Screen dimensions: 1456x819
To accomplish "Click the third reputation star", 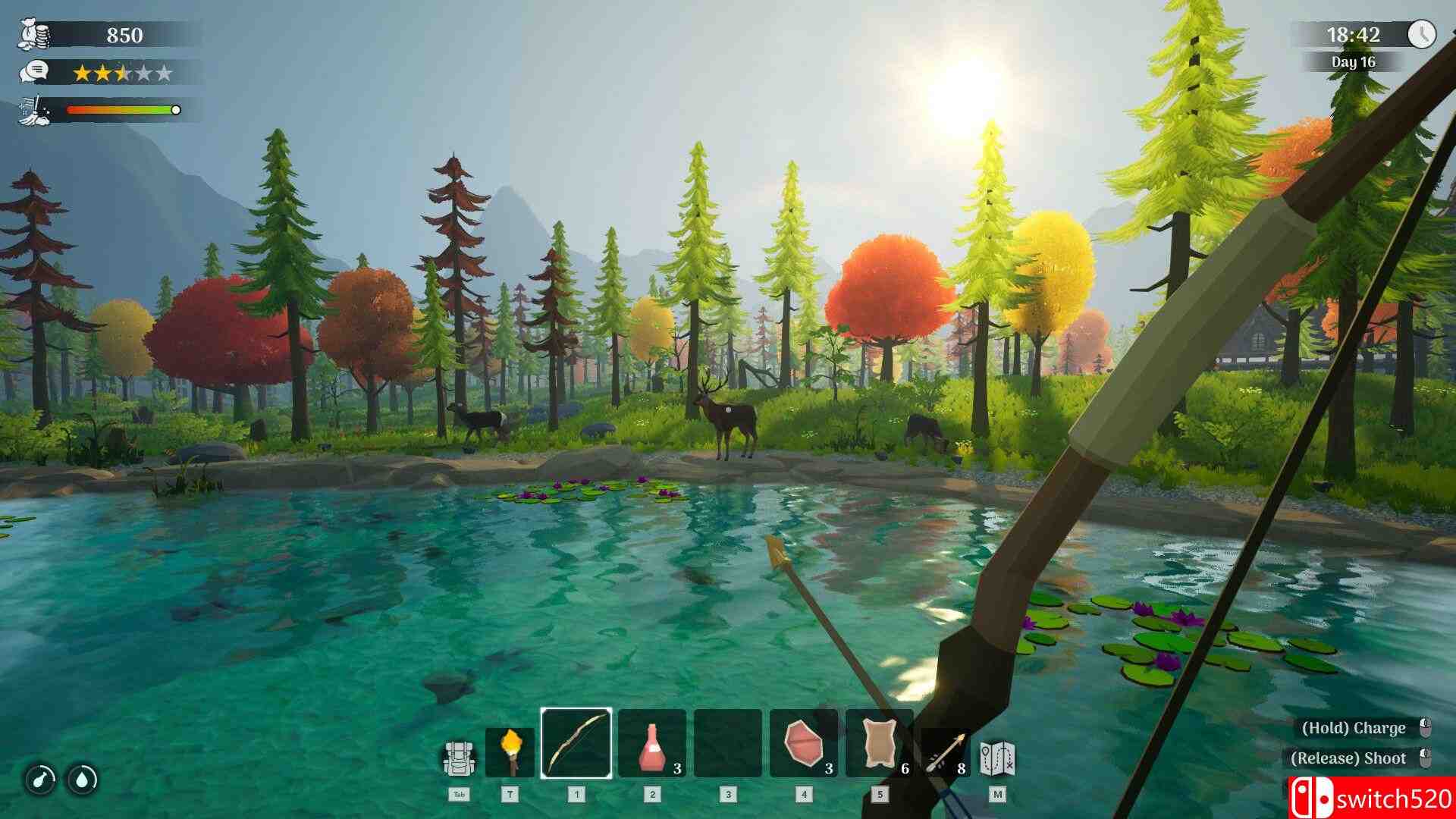I will [121, 73].
